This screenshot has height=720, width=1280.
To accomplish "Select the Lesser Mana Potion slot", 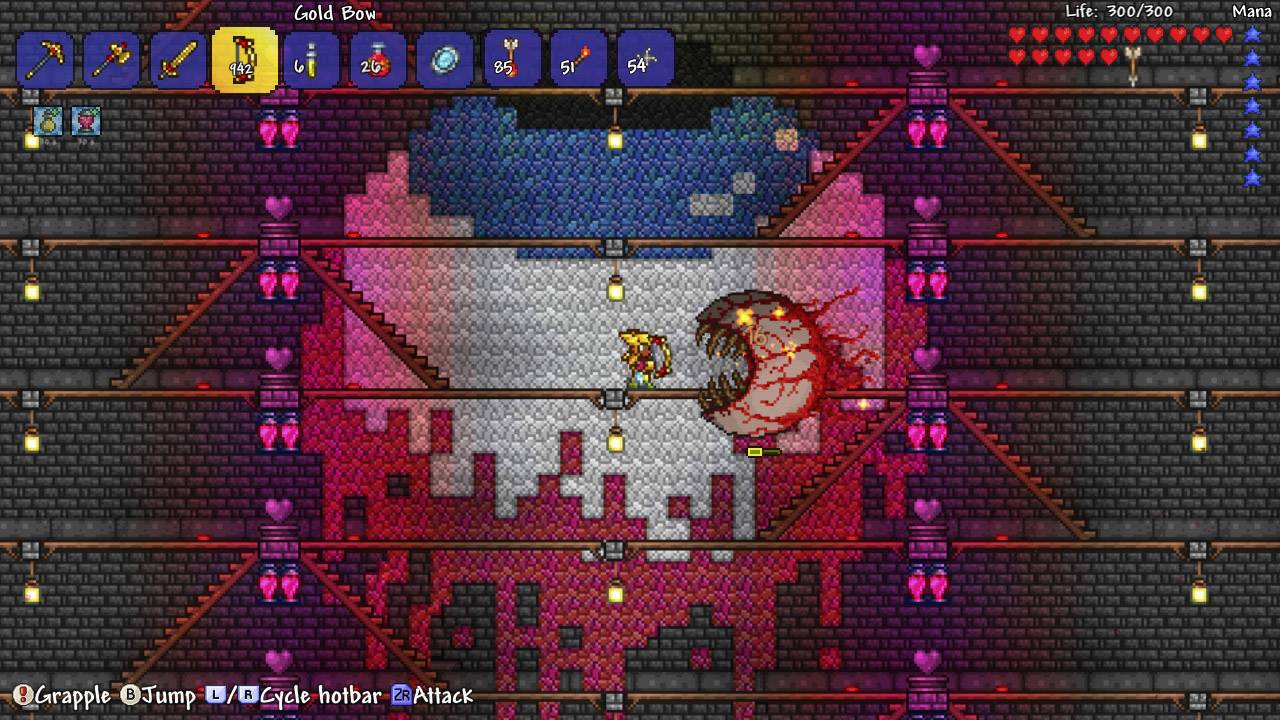I will pos(310,58).
